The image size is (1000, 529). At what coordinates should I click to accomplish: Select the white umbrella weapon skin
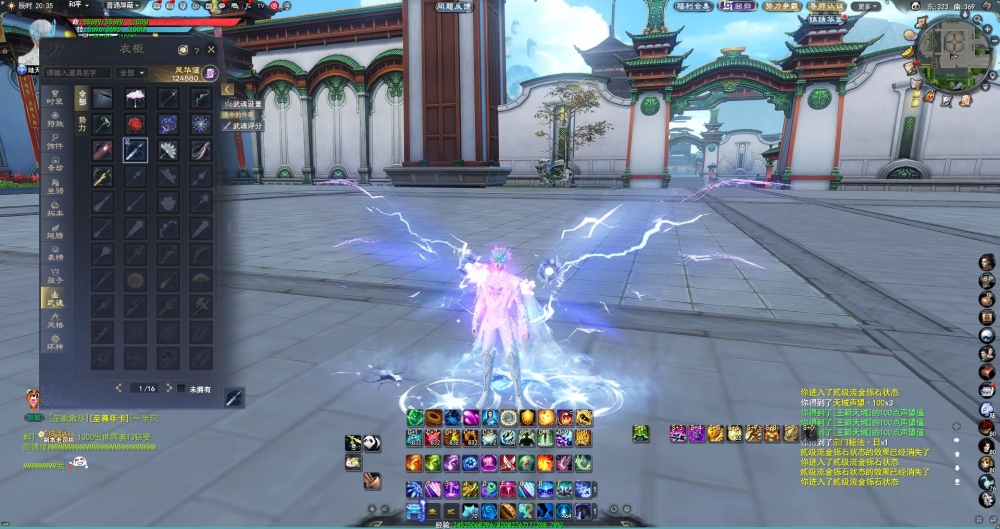[135, 97]
